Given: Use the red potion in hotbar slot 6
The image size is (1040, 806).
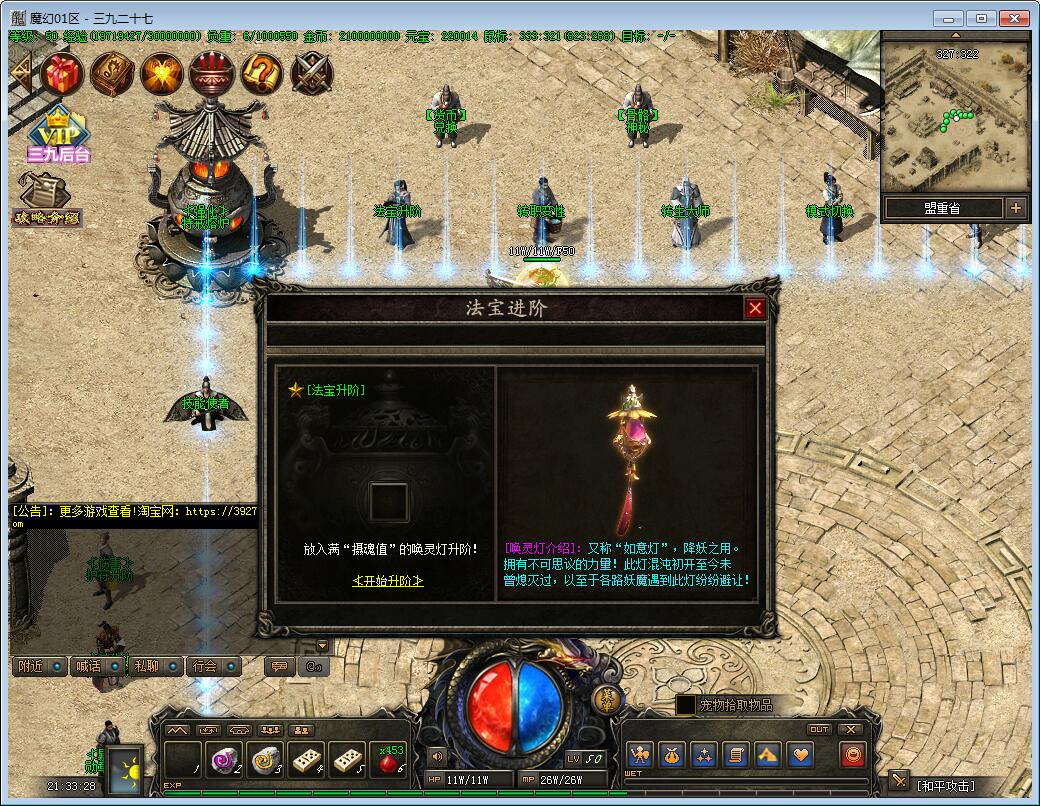Looking at the screenshot, I should 388,760.
